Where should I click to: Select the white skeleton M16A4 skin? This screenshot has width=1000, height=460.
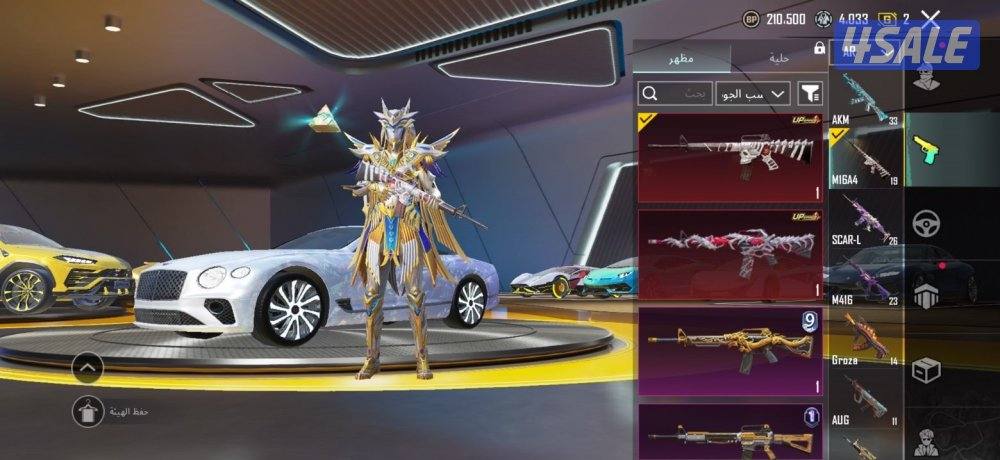click(x=730, y=157)
